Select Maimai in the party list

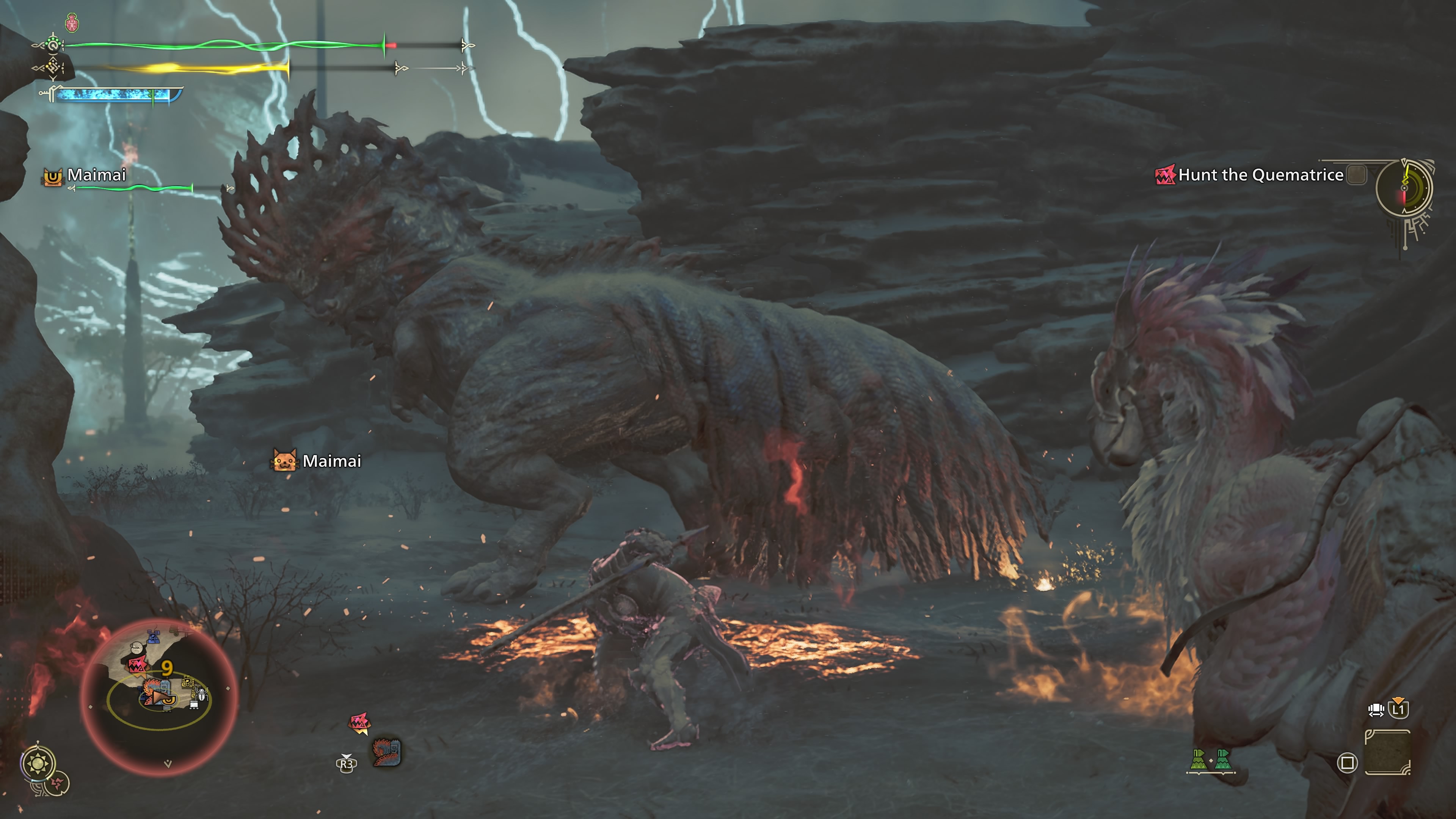pos(96,175)
